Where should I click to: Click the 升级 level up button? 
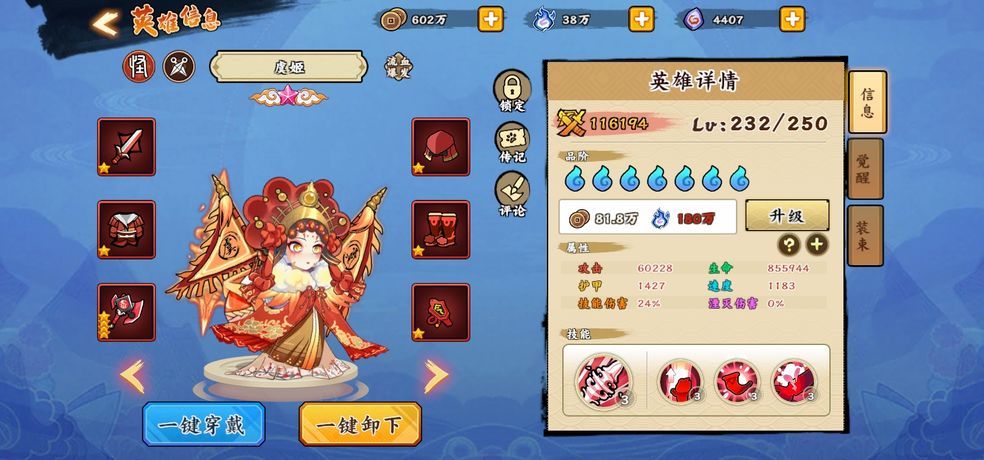click(786, 215)
